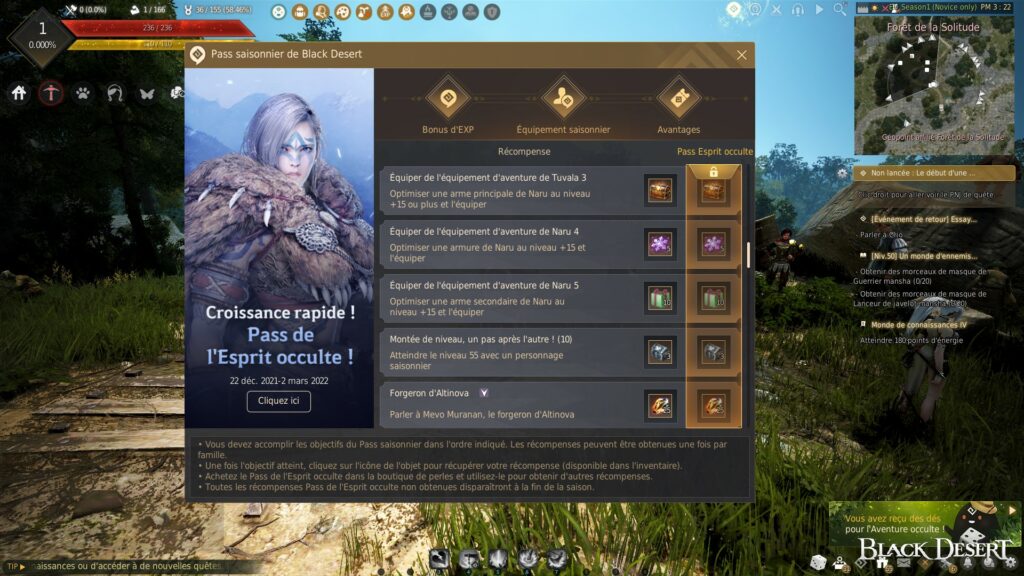Claim the Naru 5 green gift box reward

659,297
